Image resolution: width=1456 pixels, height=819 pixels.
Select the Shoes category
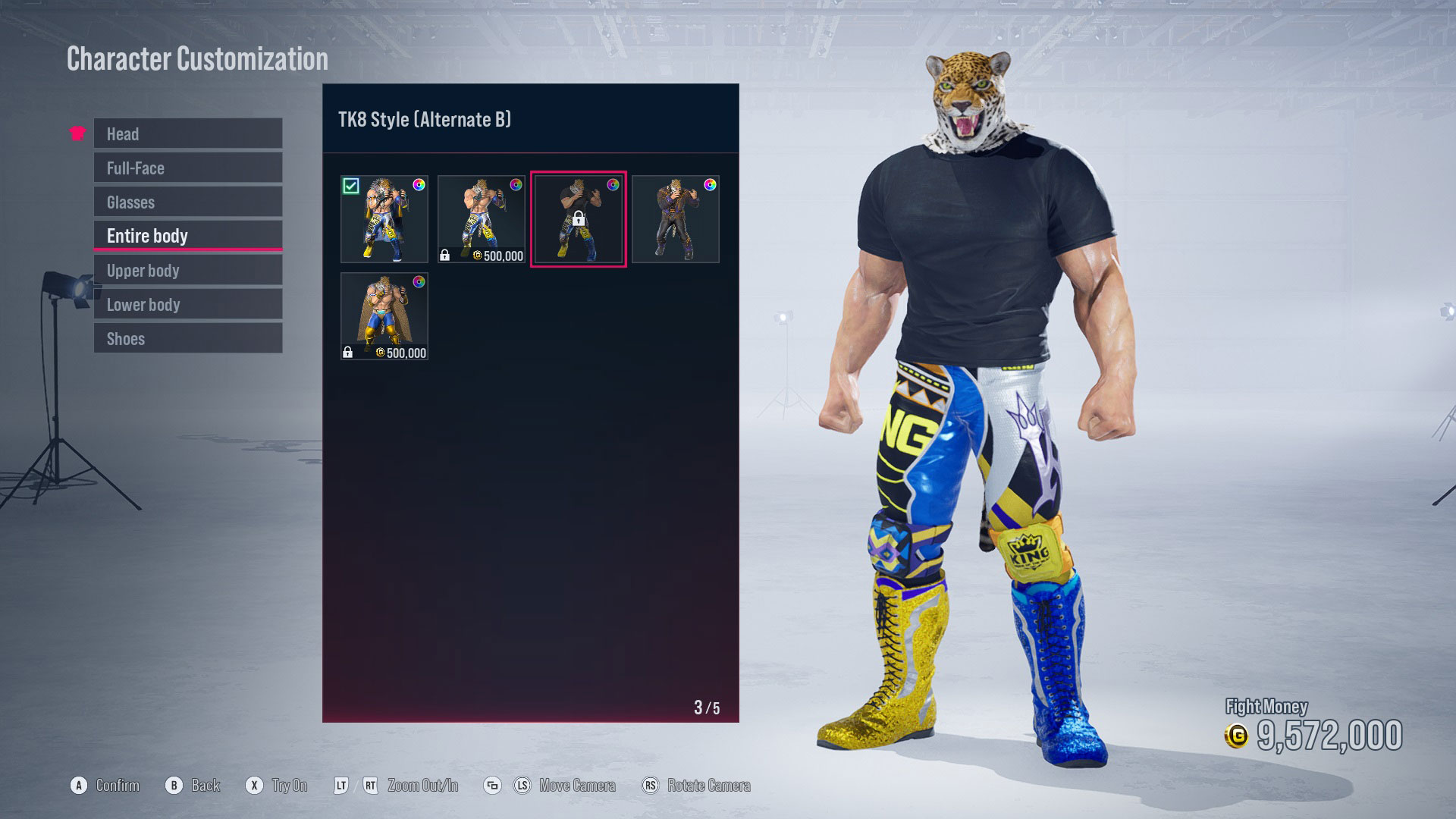187,338
